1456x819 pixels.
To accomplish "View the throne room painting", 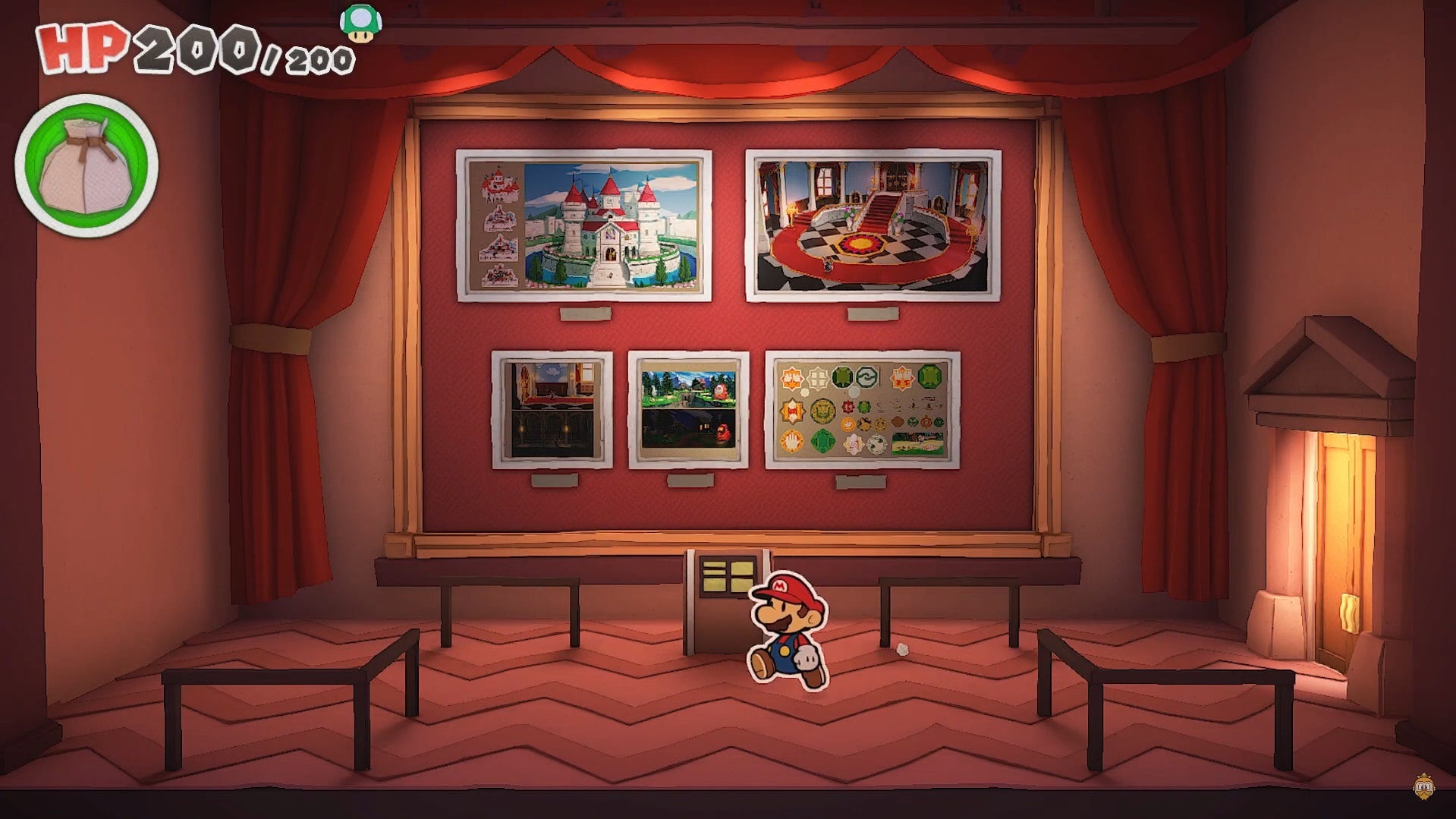I will tap(875, 224).
